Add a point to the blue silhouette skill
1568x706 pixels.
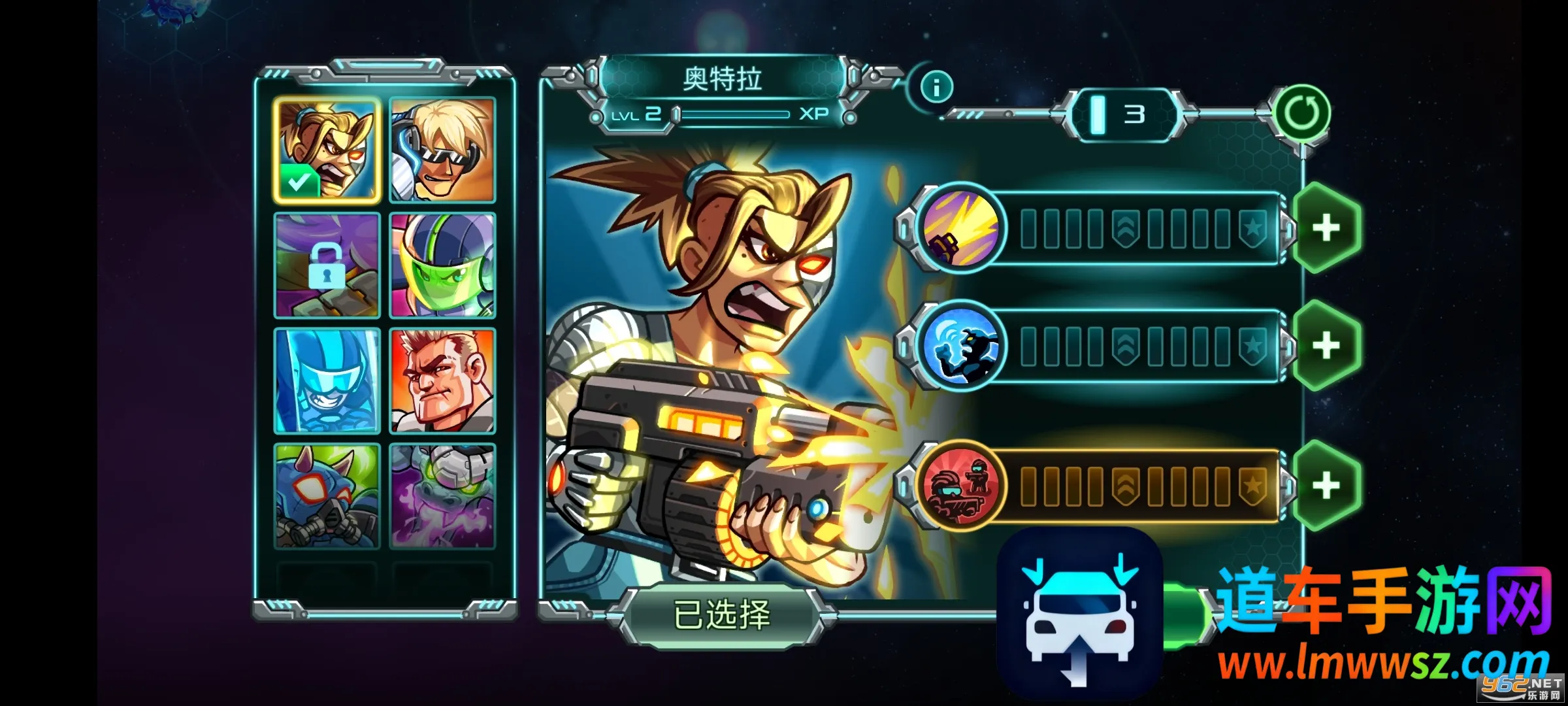coord(1326,345)
